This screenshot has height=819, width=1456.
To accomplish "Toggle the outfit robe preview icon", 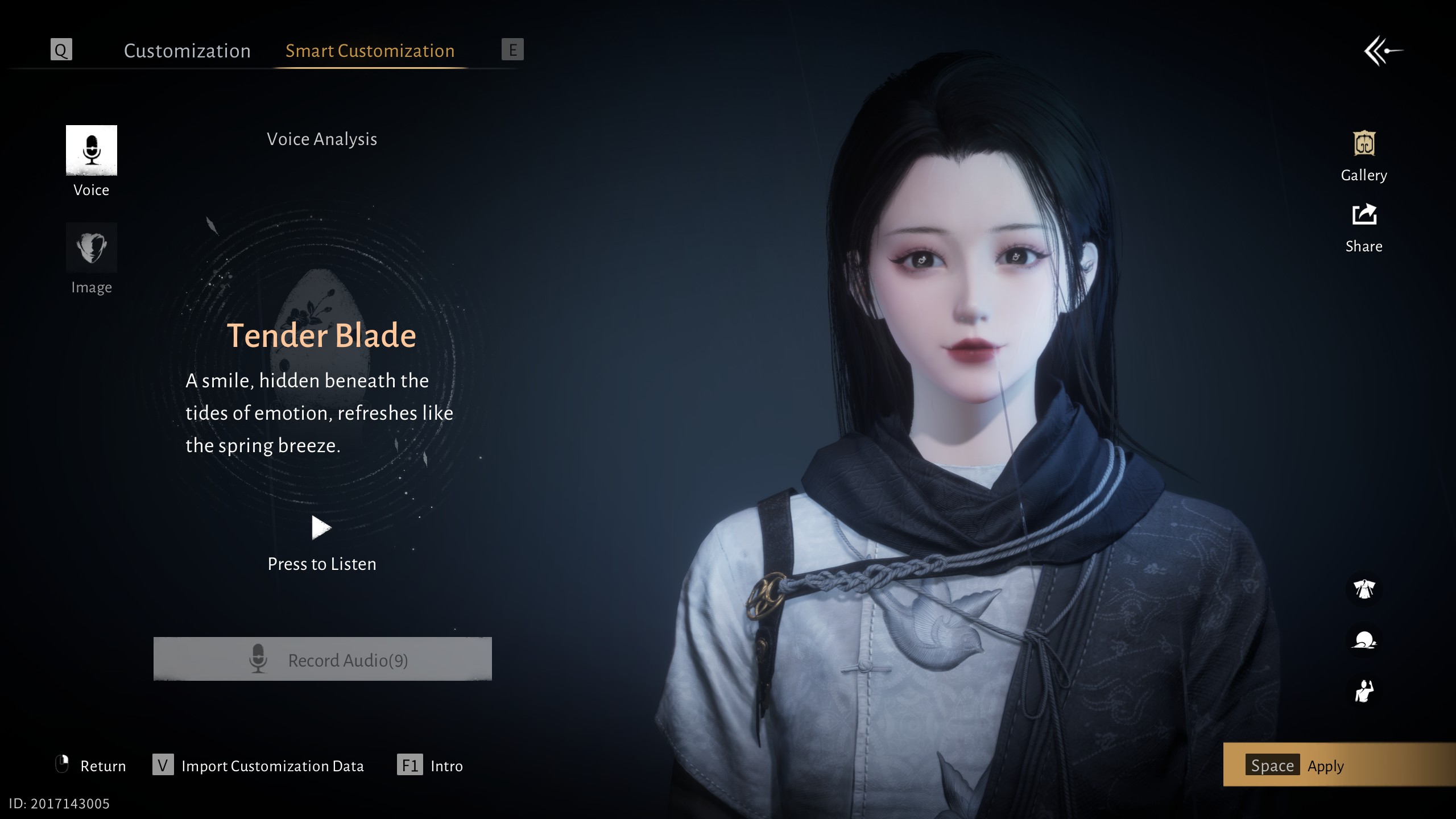I will pyautogui.click(x=1364, y=589).
